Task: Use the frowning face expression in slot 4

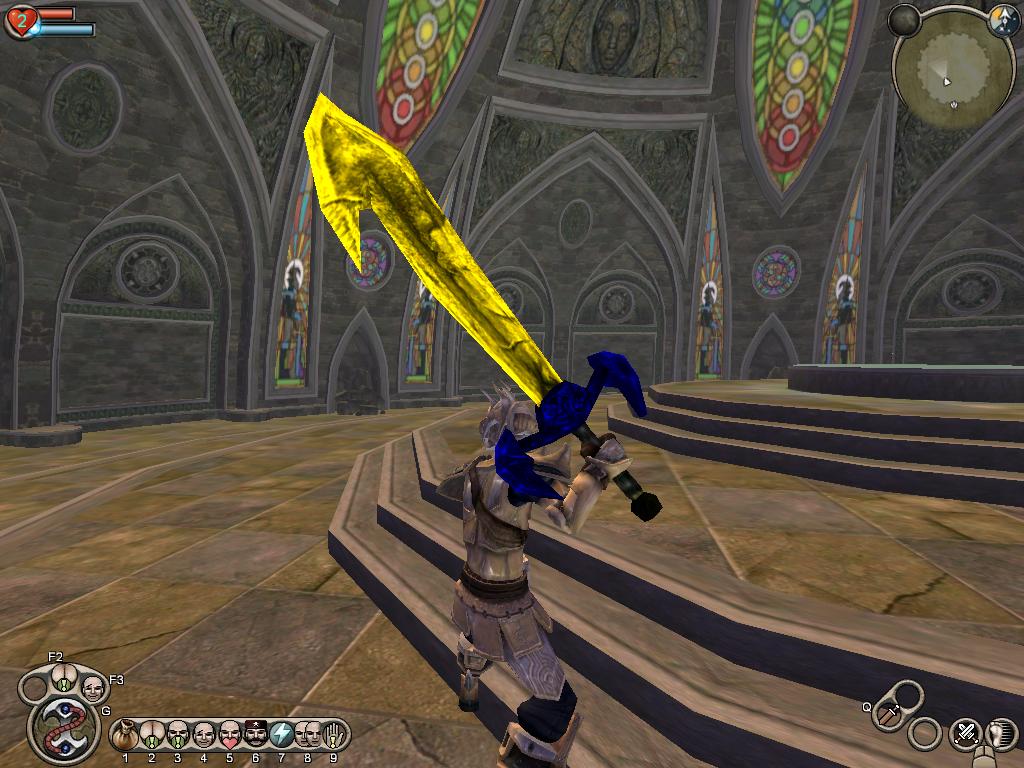Action: pyautogui.click(x=203, y=735)
